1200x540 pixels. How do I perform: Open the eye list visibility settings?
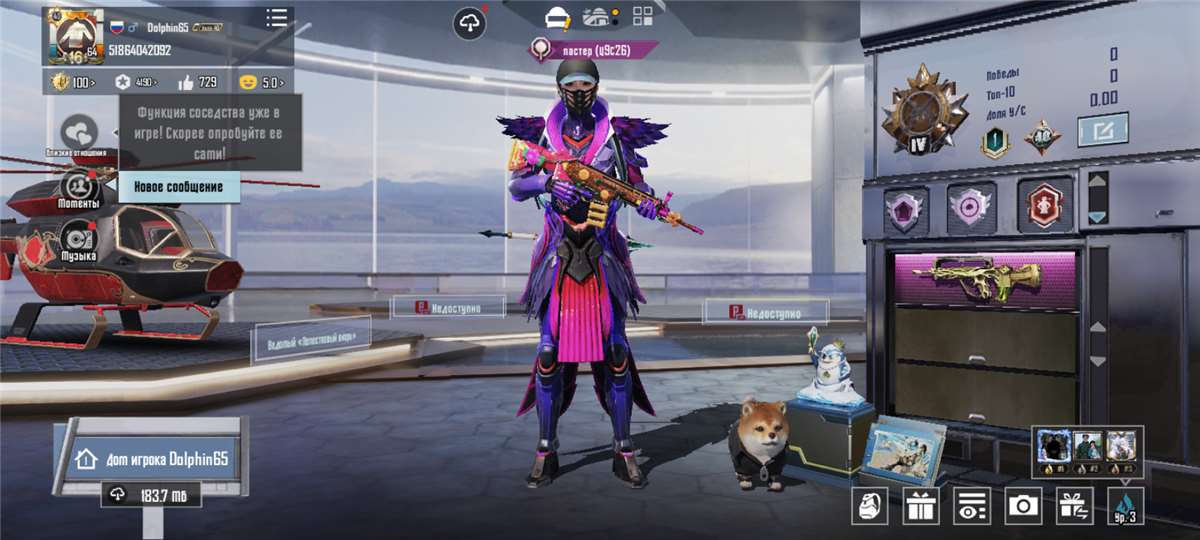[972, 506]
